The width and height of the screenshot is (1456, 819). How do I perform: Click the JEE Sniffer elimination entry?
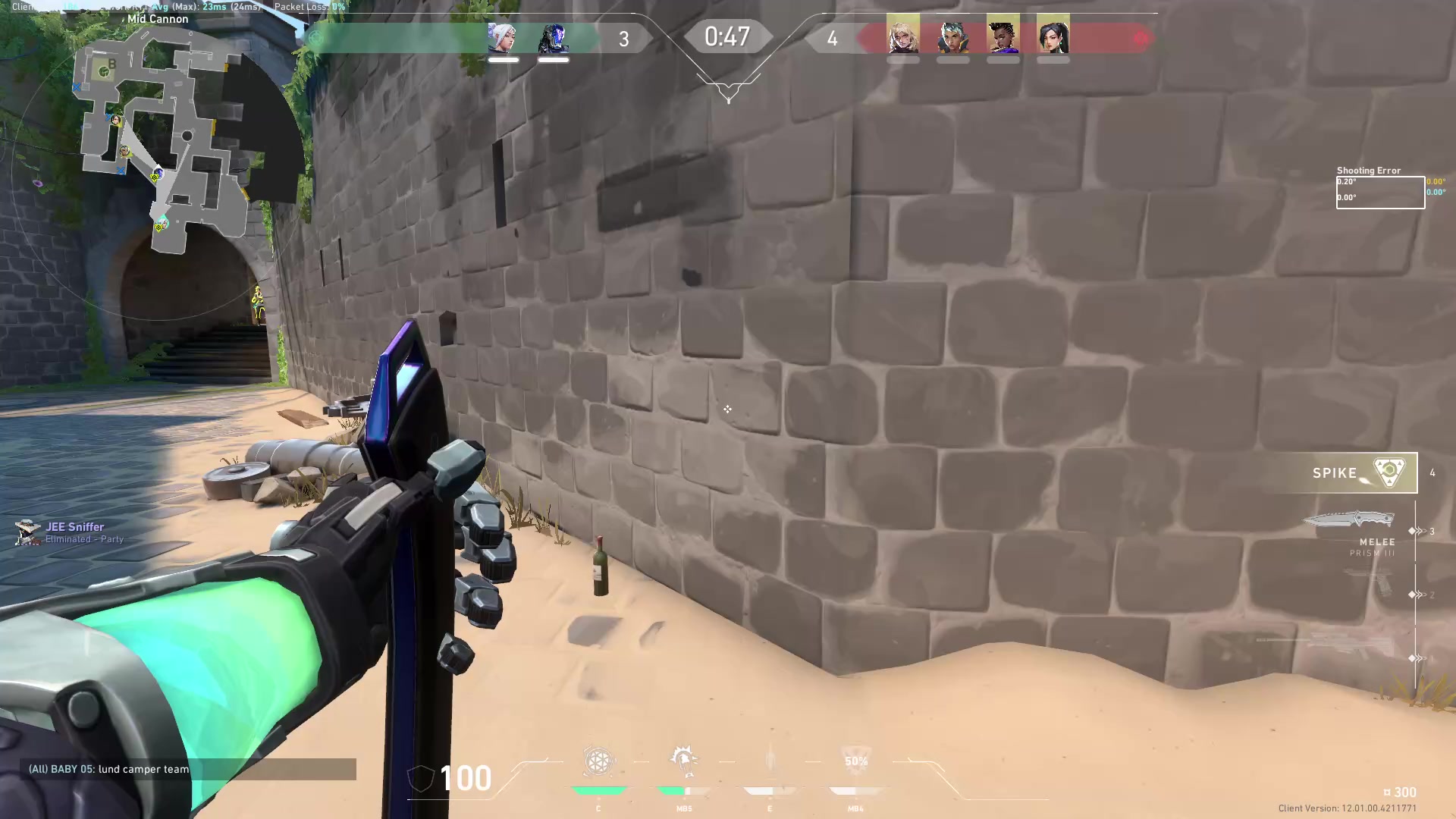[x=72, y=532]
